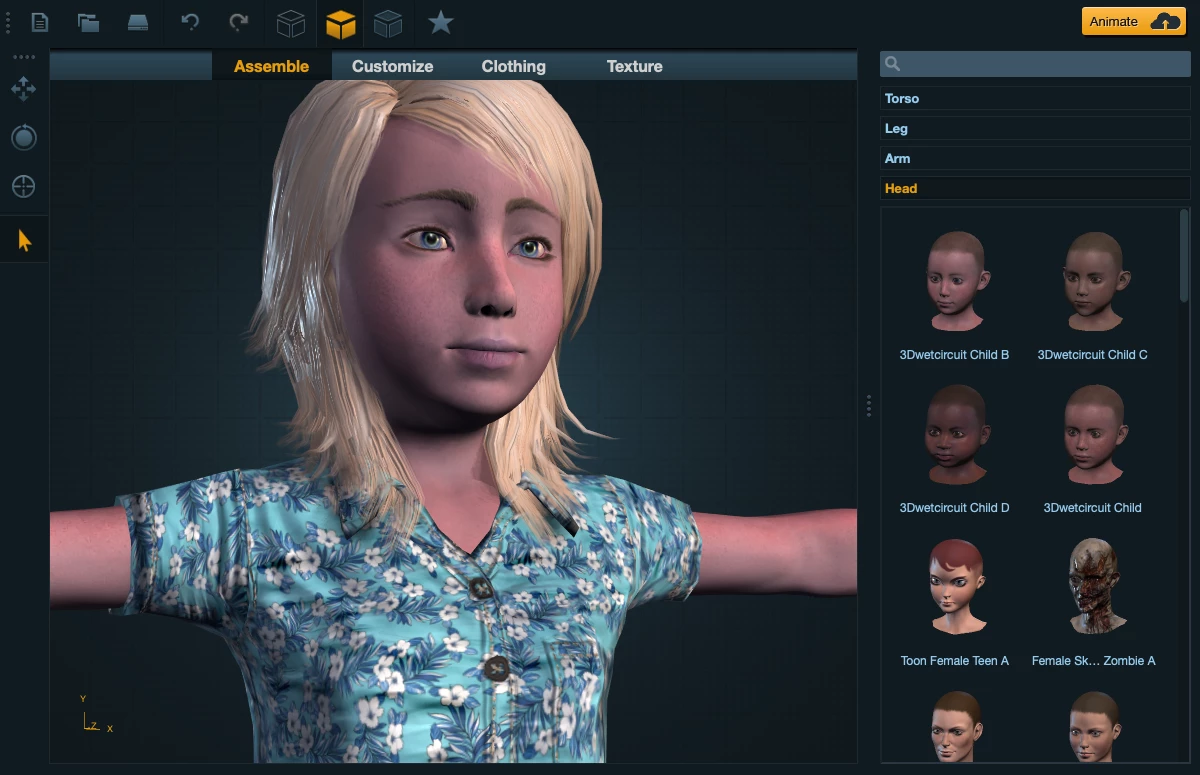Choose the four-arrow move tool

click(23, 89)
